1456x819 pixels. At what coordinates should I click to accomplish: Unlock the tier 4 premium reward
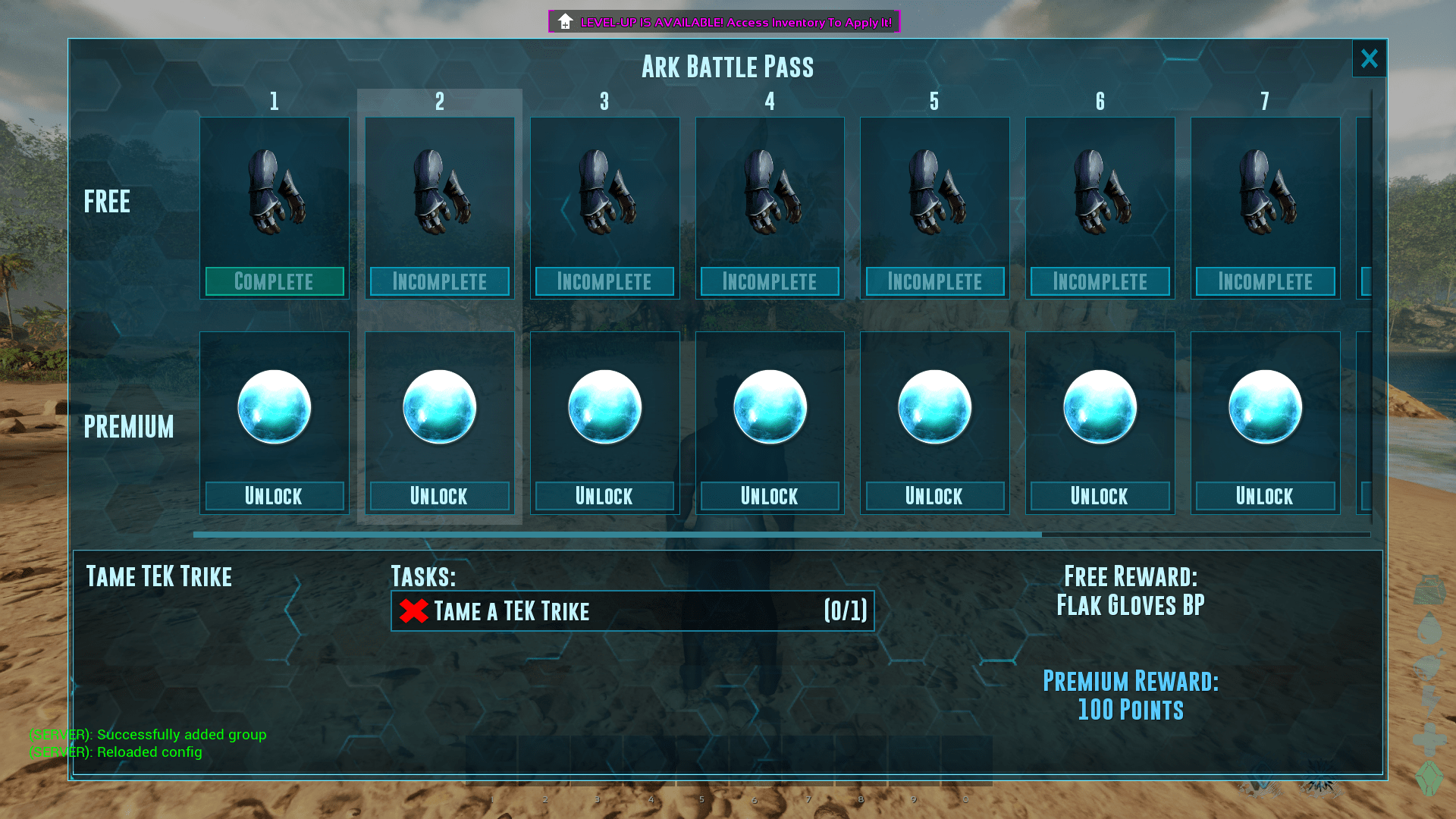click(x=769, y=496)
